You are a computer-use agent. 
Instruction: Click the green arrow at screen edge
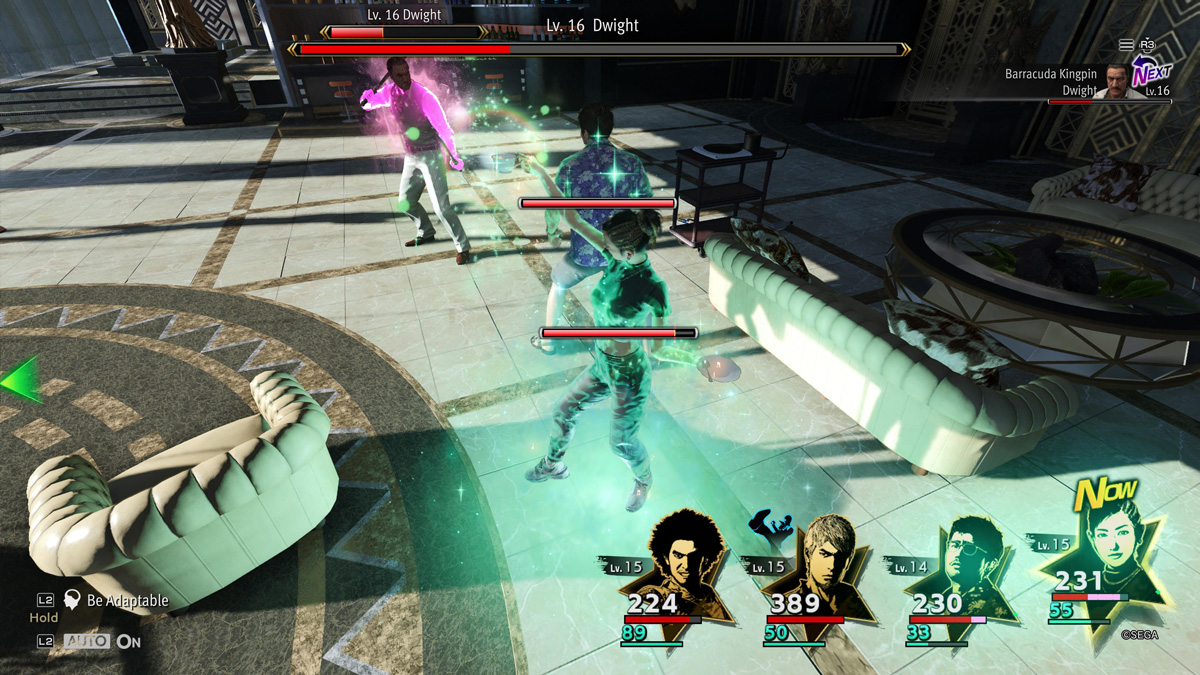(20, 380)
